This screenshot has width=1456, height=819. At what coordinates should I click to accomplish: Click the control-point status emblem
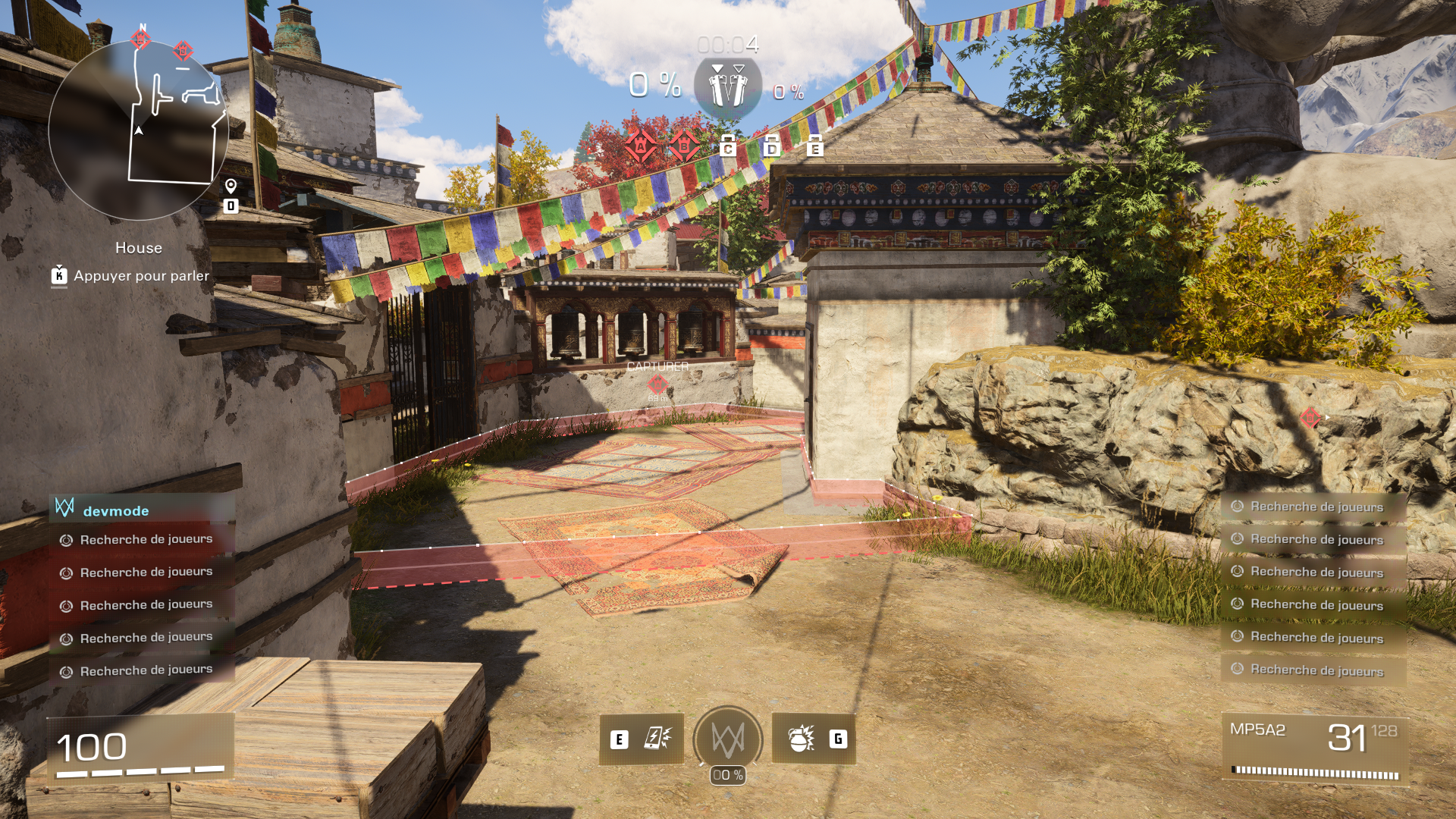(728, 89)
